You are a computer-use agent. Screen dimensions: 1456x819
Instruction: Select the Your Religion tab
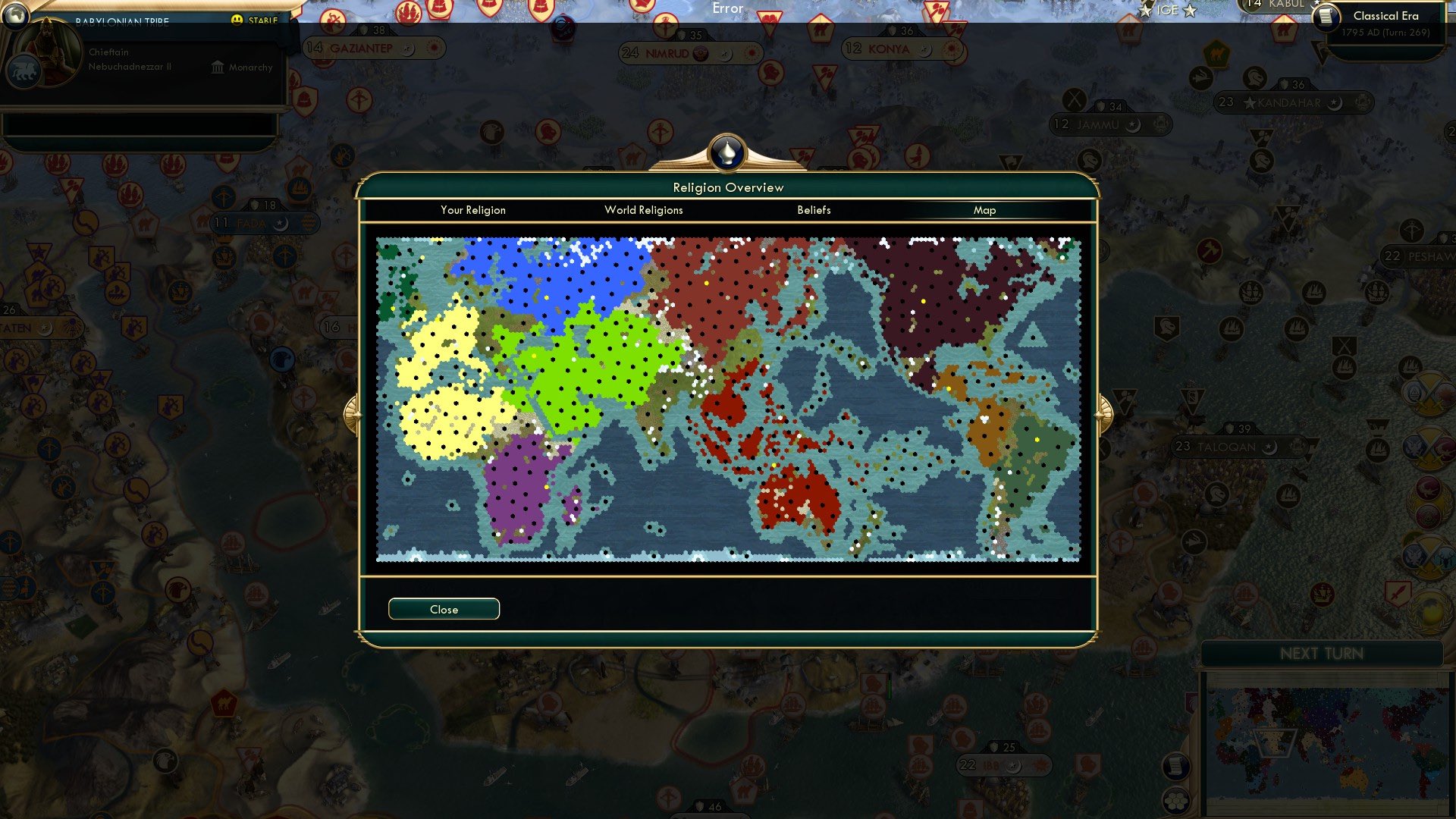pos(472,210)
